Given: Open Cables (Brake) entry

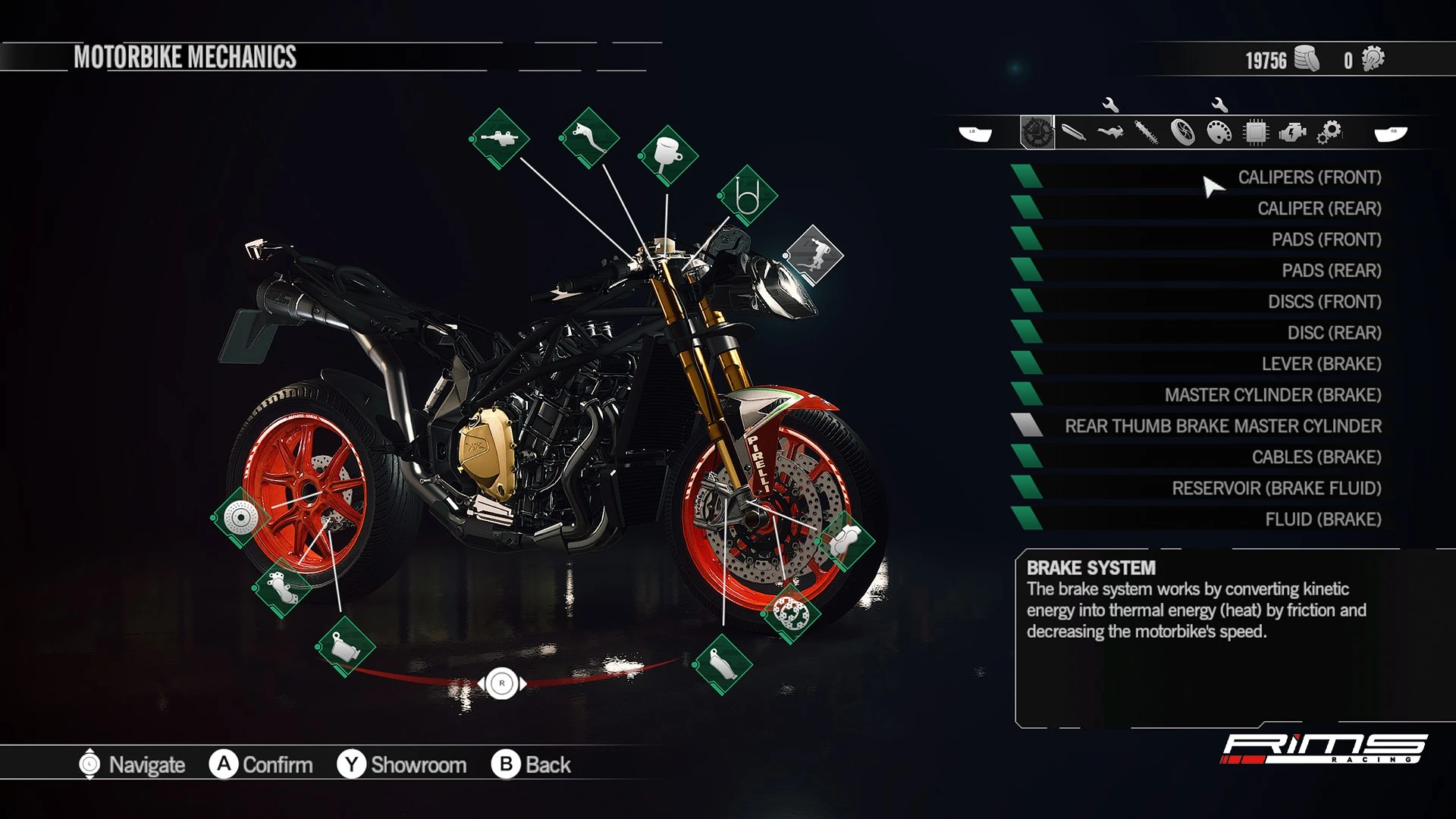Looking at the screenshot, I should click(x=1316, y=457).
